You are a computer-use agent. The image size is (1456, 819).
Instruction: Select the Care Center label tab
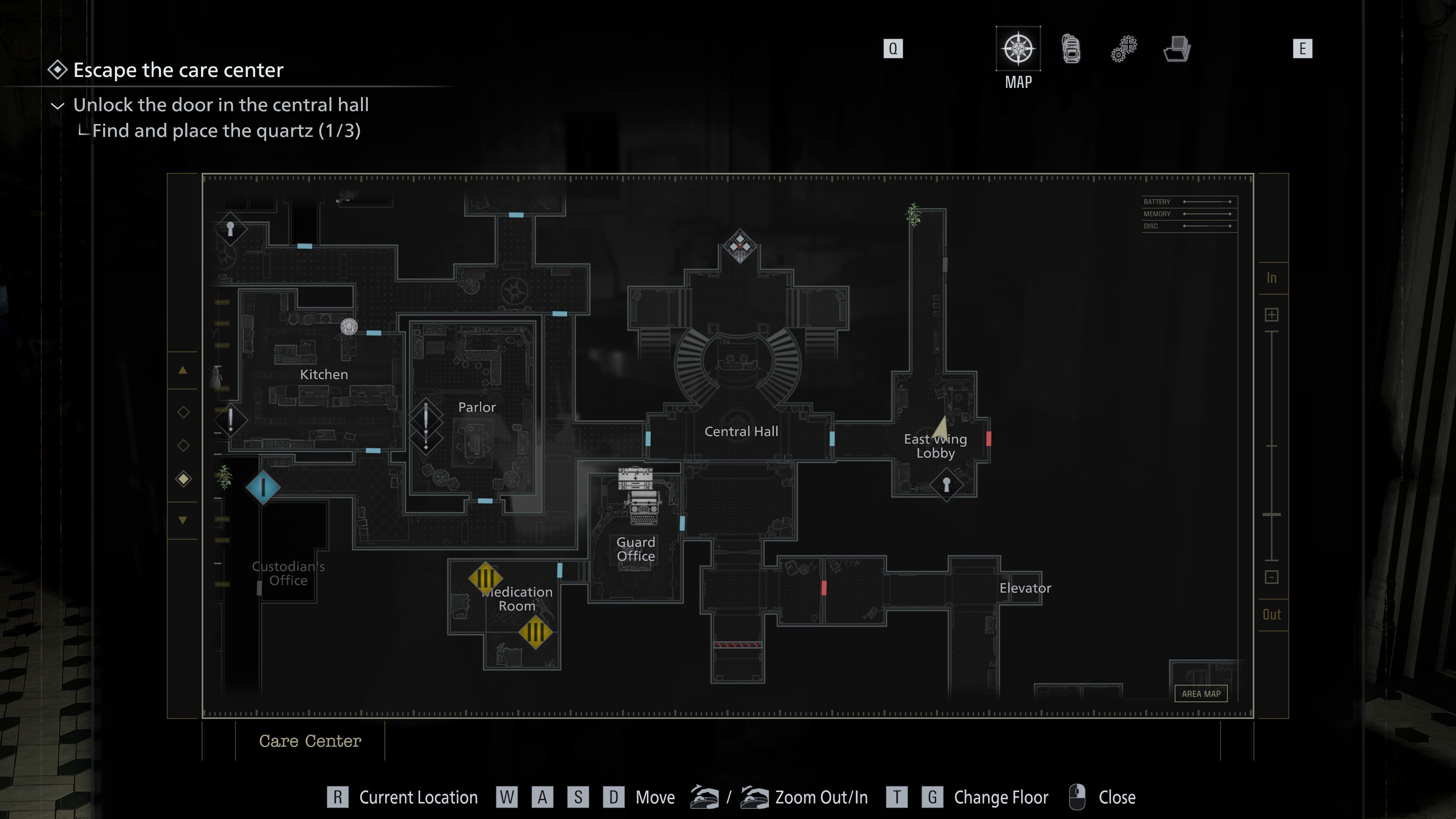(x=310, y=741)
